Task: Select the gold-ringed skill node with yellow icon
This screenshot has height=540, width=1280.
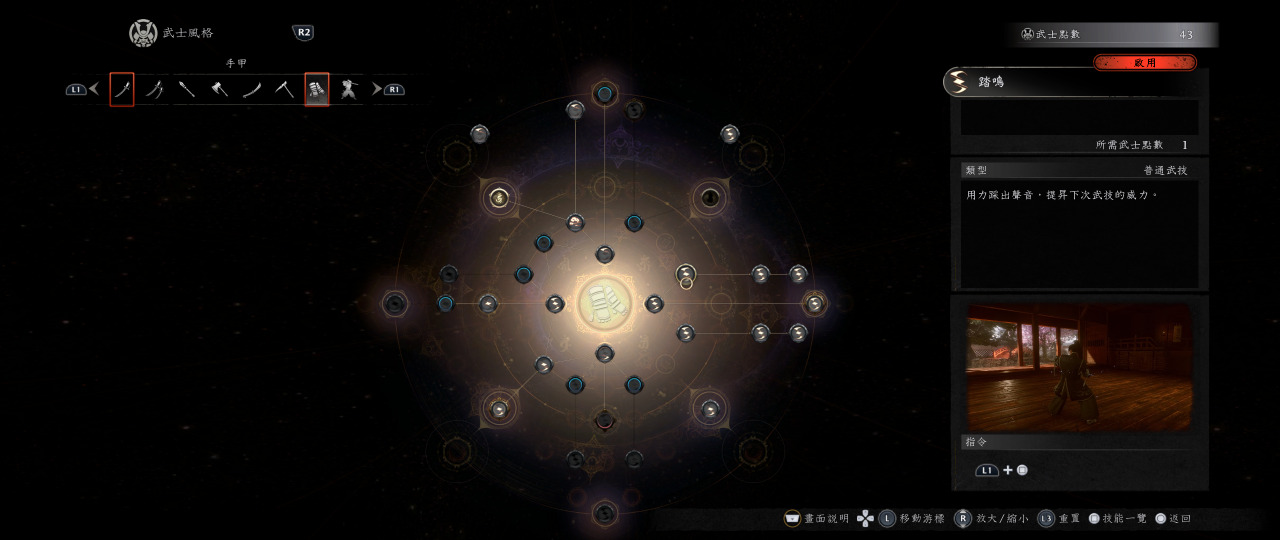Action: (498, 197)
